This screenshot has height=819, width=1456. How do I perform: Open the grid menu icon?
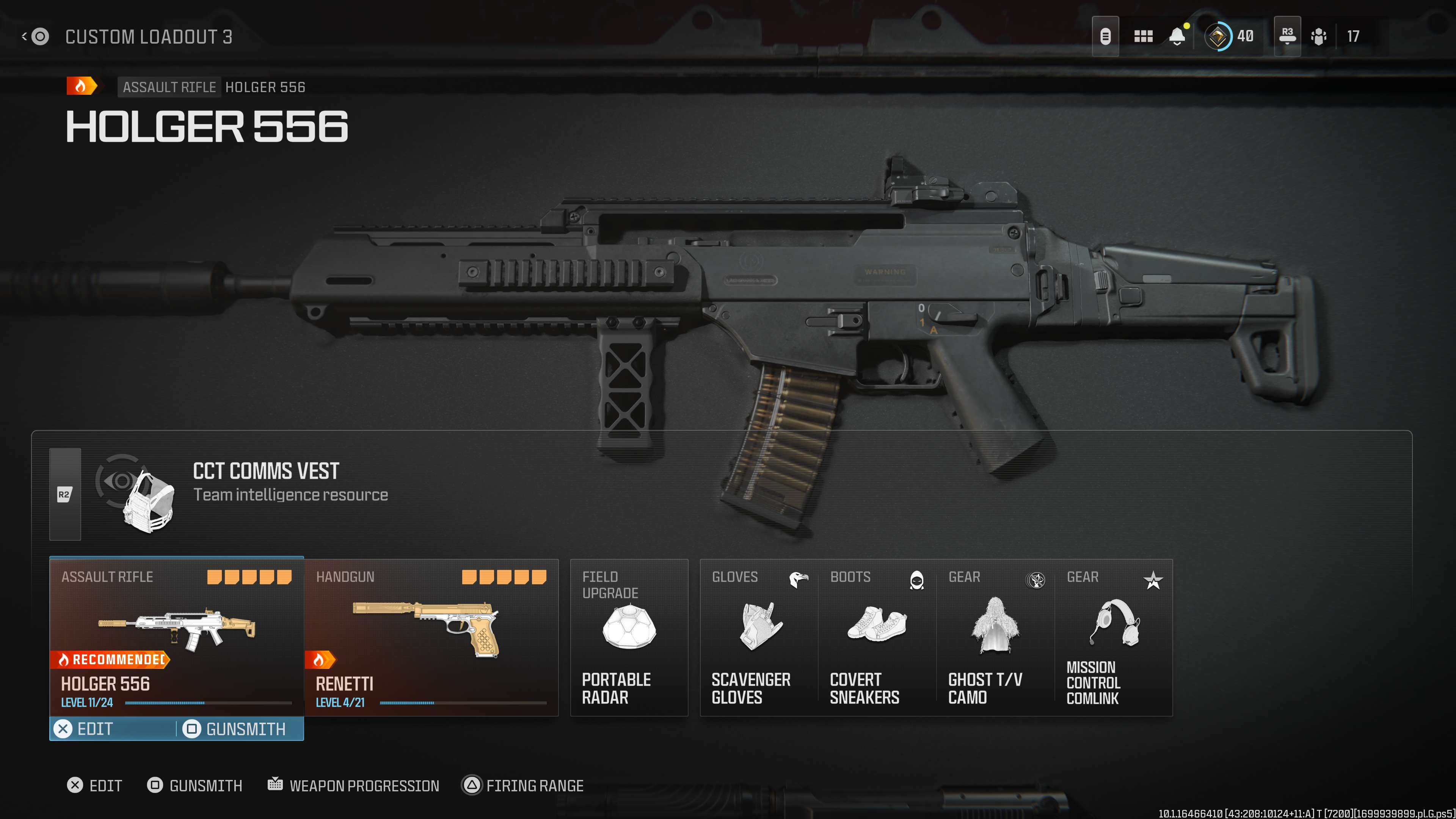[x=1143, y=37]
